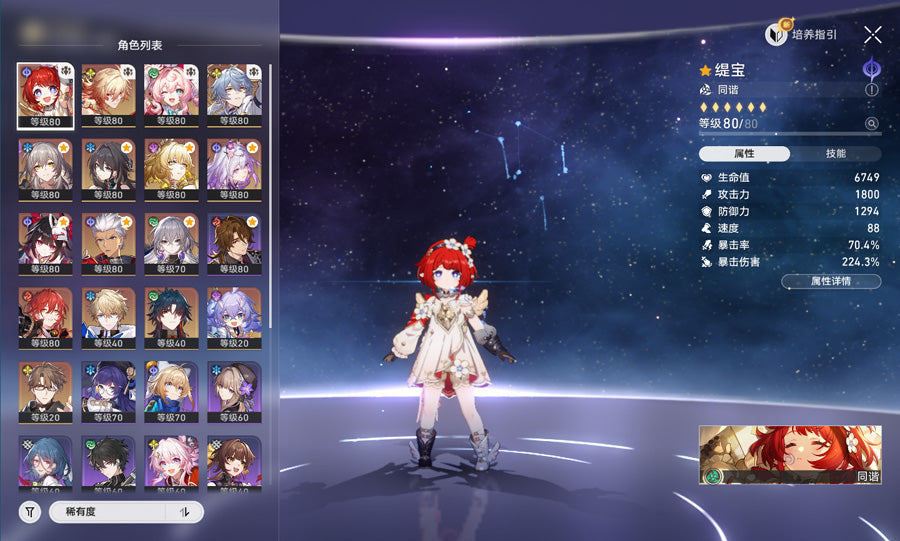Open the 培养指引 training guide
The image size is (900, 541).
(x=802, y=34)
